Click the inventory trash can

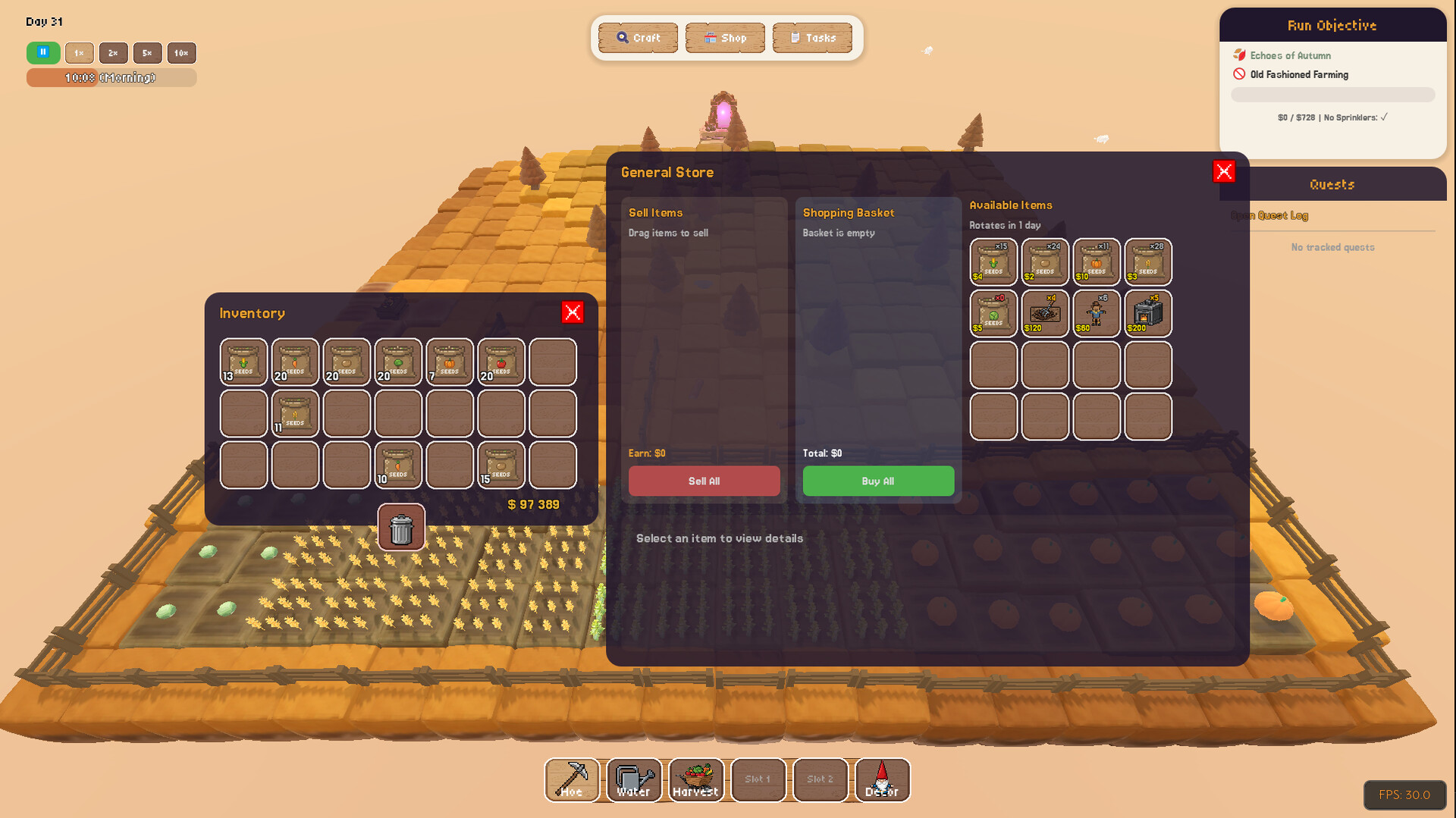pyautogui.click(x=401, y=528)
